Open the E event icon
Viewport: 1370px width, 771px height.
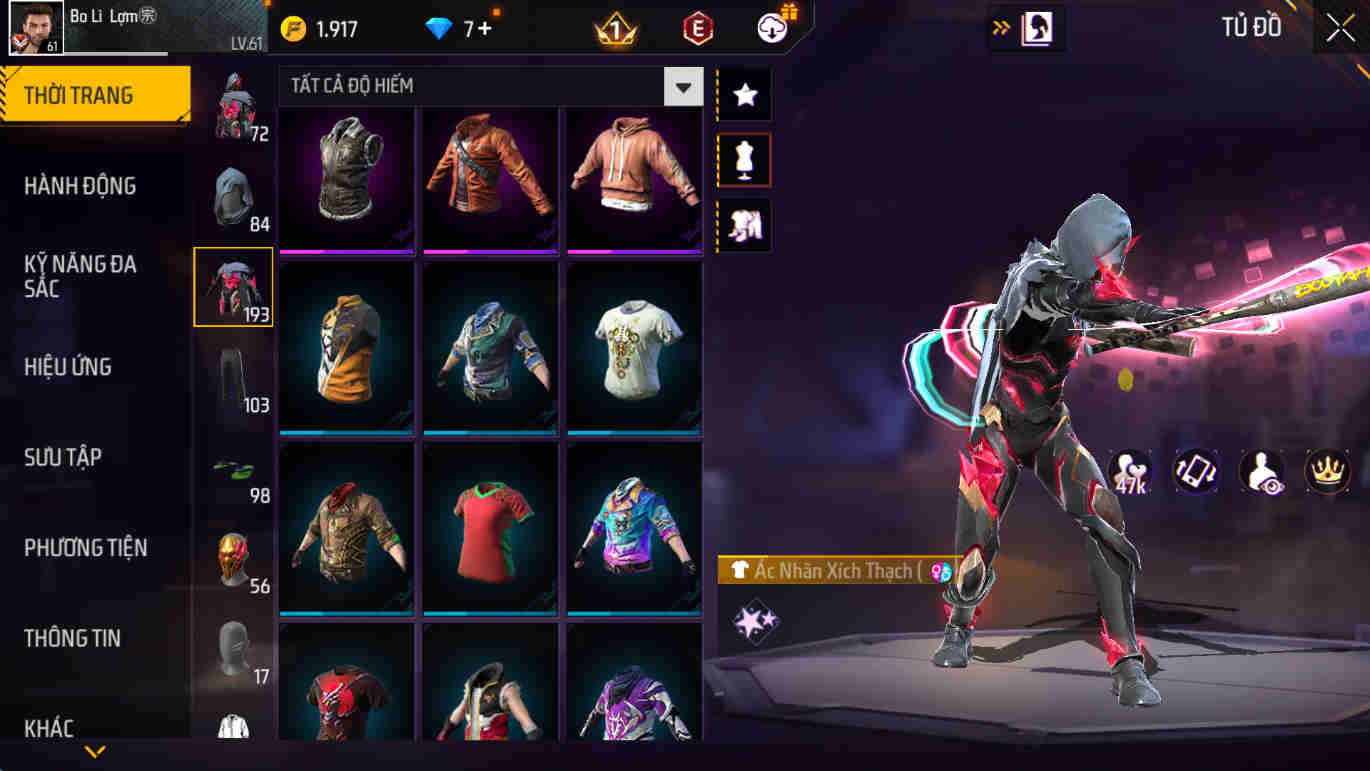click(697, 27)
